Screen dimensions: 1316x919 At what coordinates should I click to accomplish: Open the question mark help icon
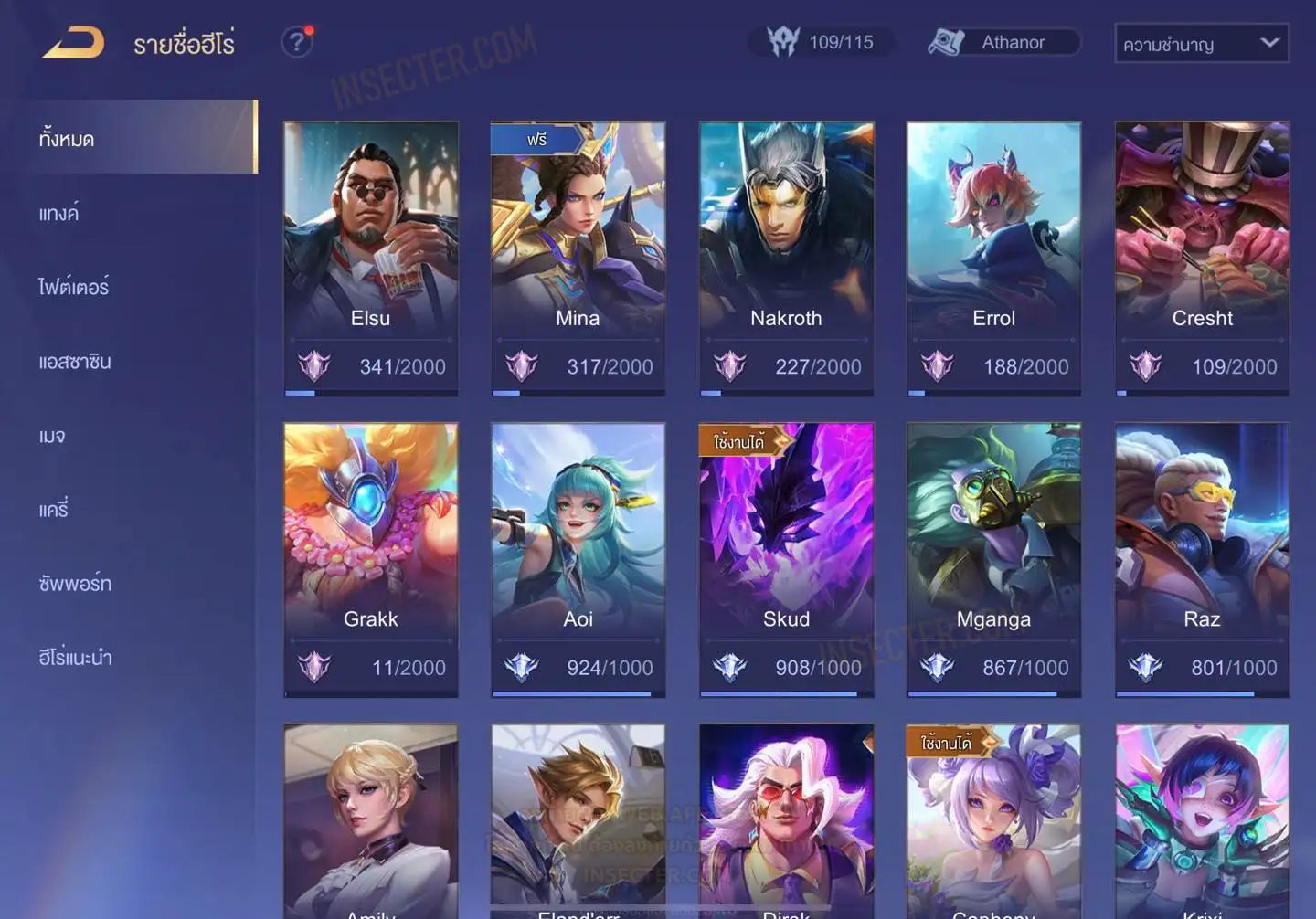296,42
